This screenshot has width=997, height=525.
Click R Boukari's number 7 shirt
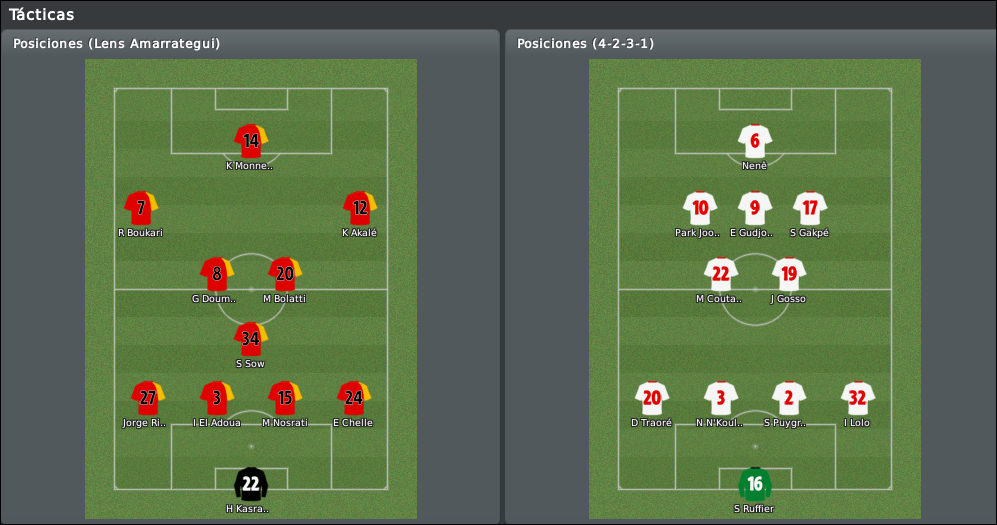coord(141,208)
